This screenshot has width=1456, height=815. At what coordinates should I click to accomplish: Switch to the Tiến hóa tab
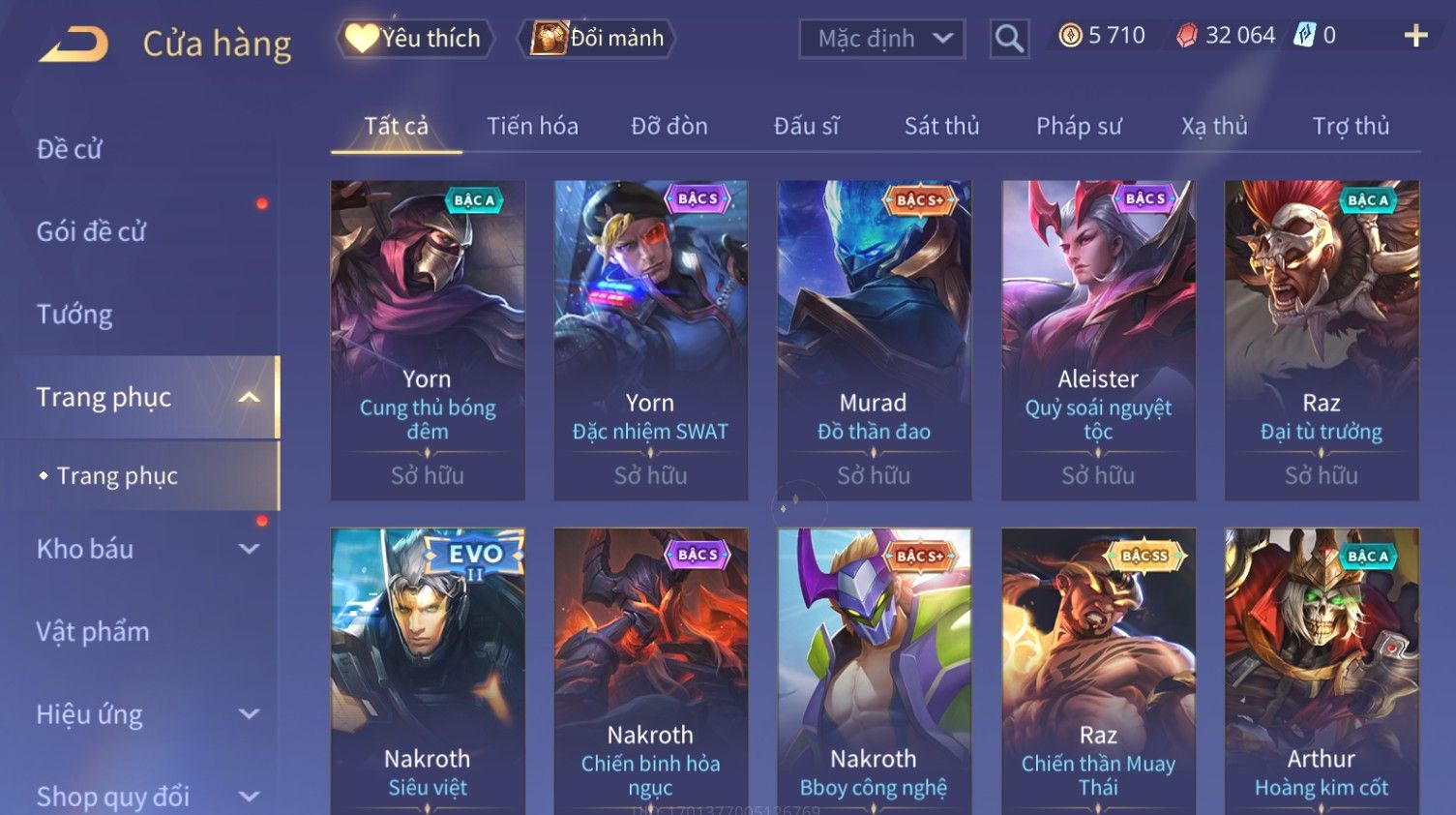coord(532,126)
